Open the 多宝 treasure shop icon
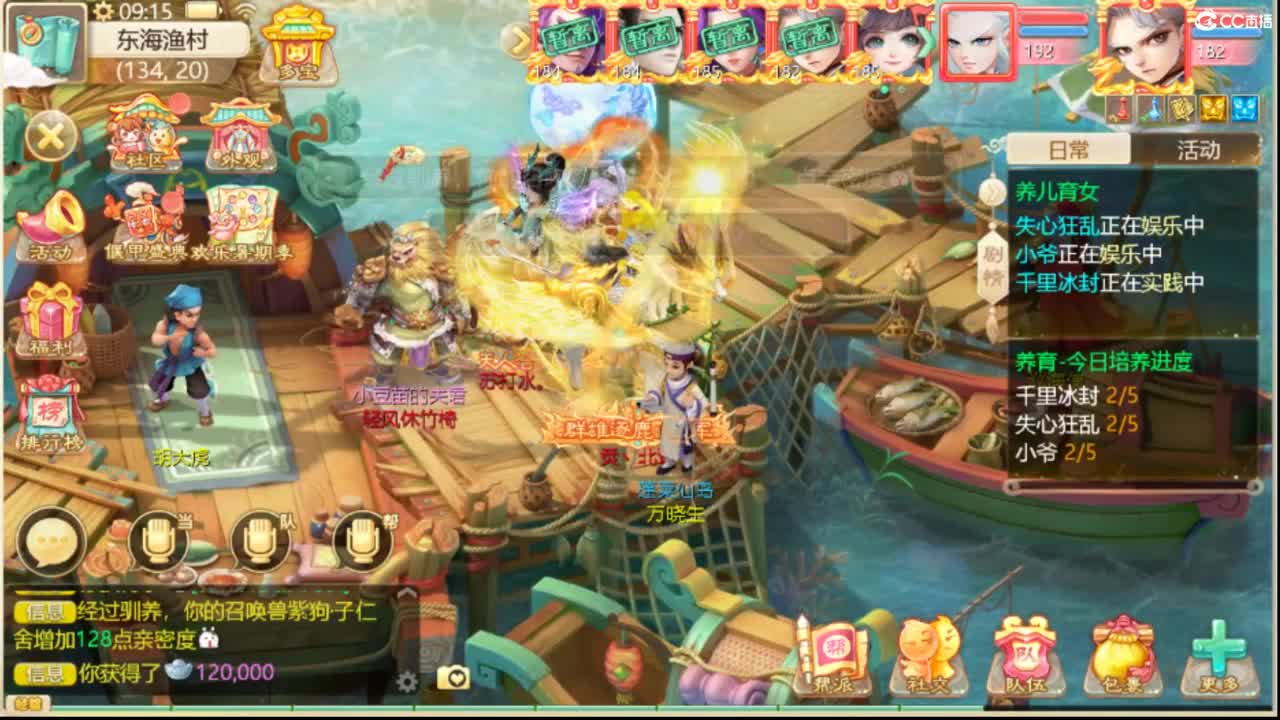The width and height of the screenshot is (1280, 720). tap(296, 45)
